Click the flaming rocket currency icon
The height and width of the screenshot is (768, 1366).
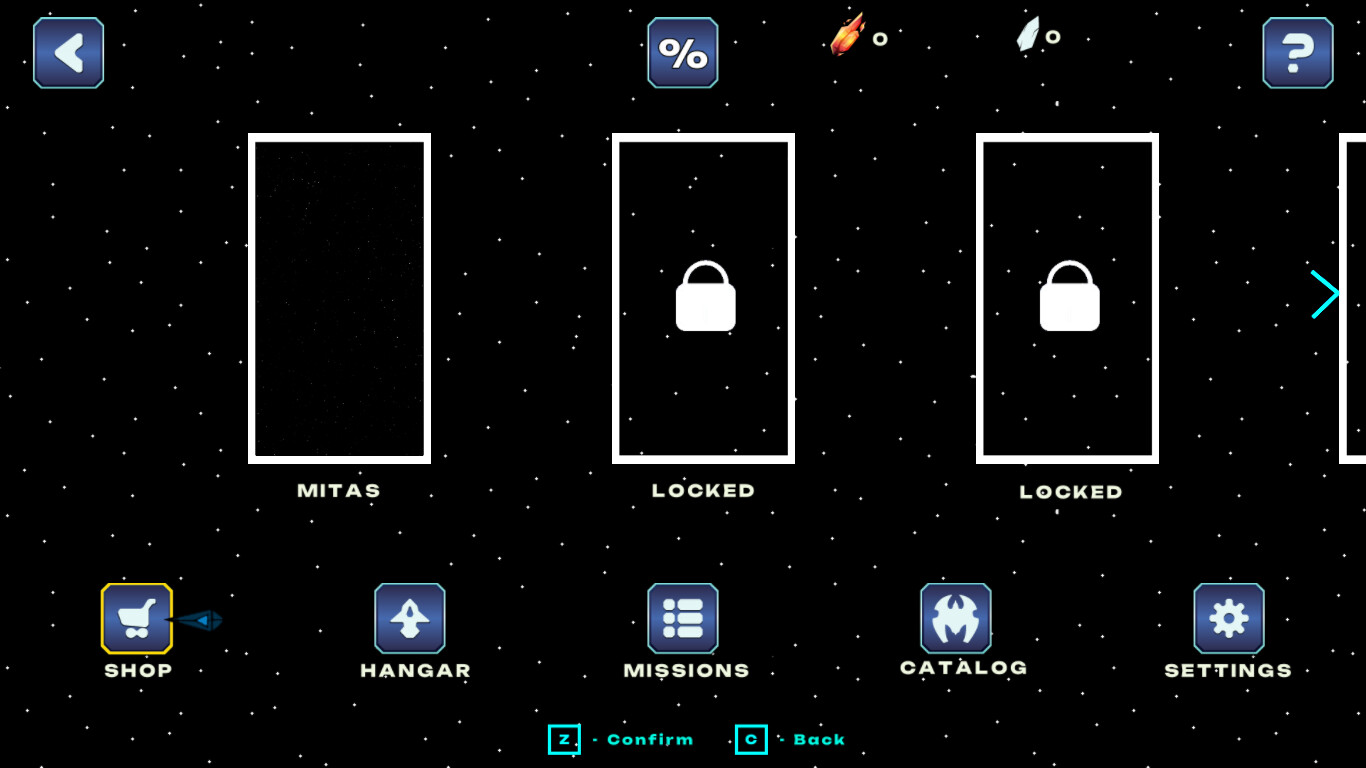pos(851,37)
